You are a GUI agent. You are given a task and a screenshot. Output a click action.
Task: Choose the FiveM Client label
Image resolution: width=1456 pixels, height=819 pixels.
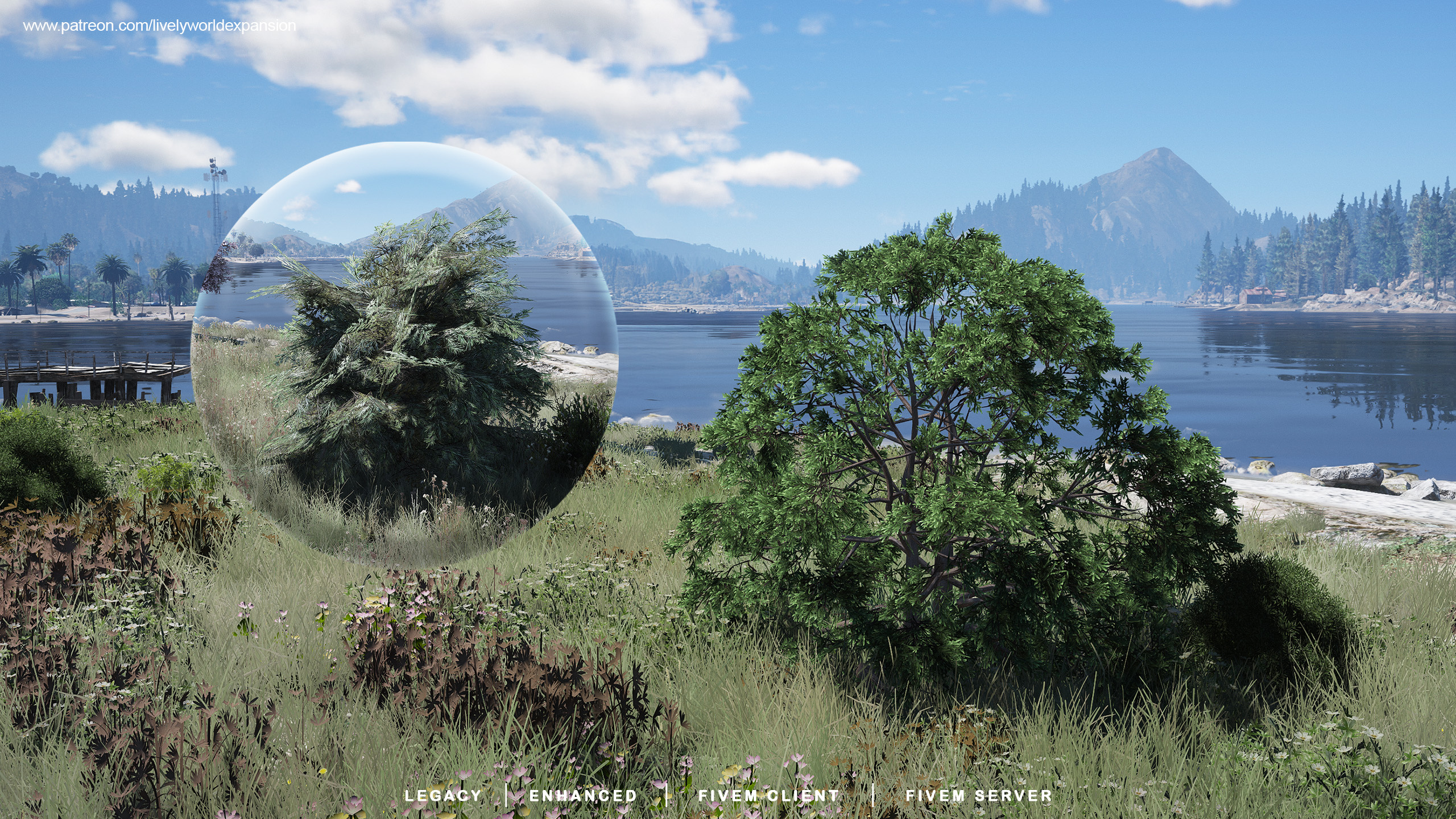768,796
